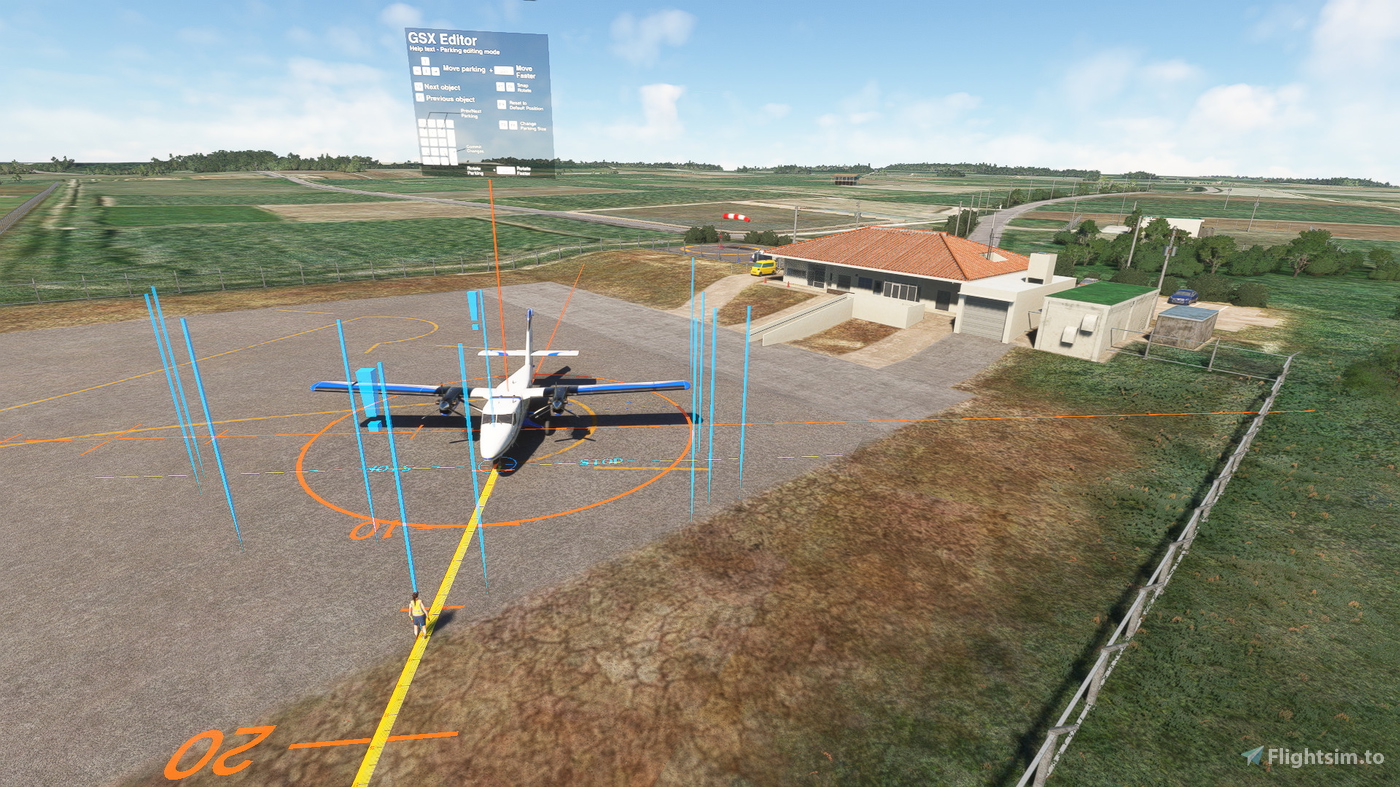Click the up arrow key in Move Parking
This screenshot has height=787, width=1400.
click(425, 60)
